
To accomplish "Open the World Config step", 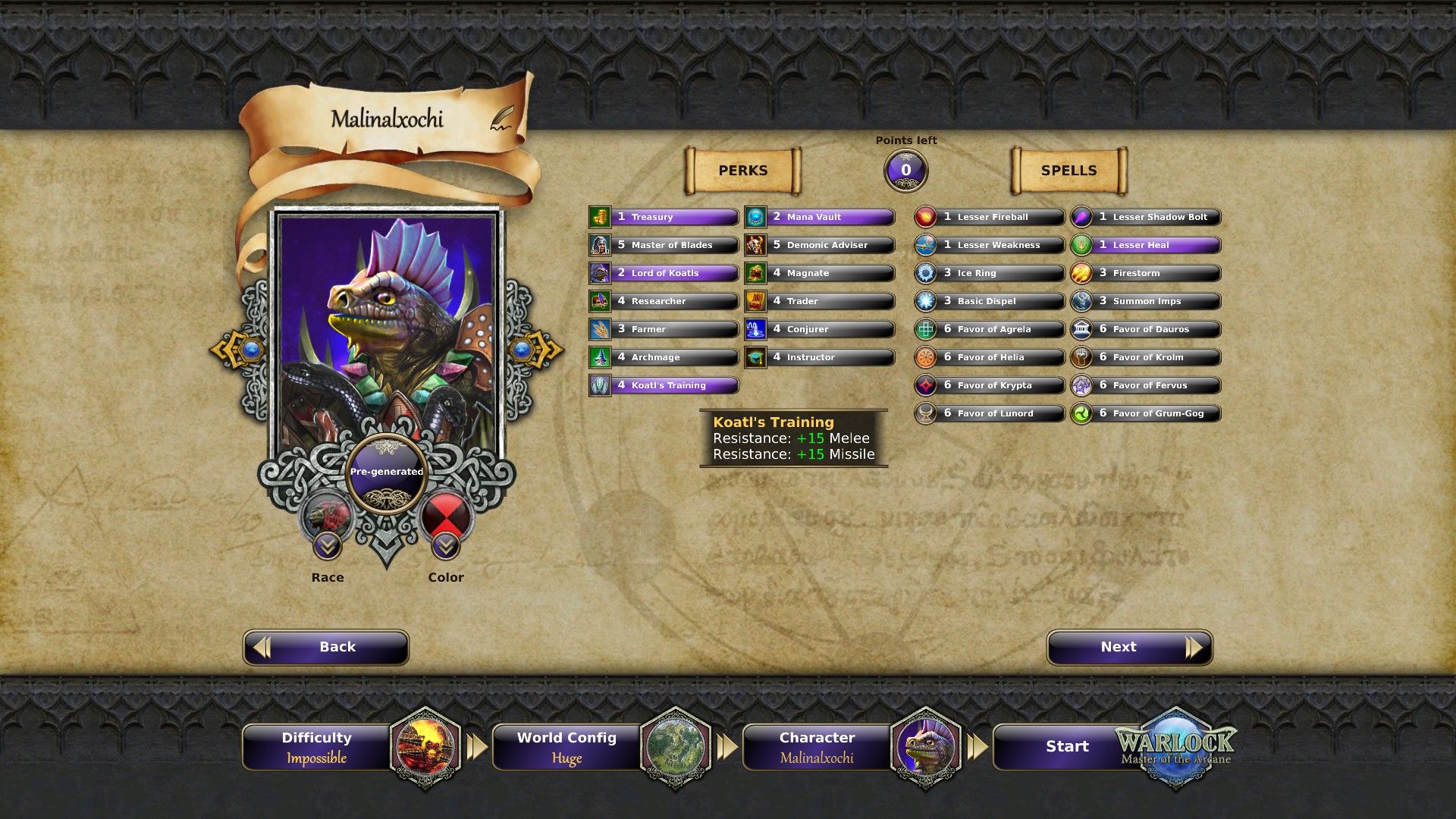I will 567,746.
